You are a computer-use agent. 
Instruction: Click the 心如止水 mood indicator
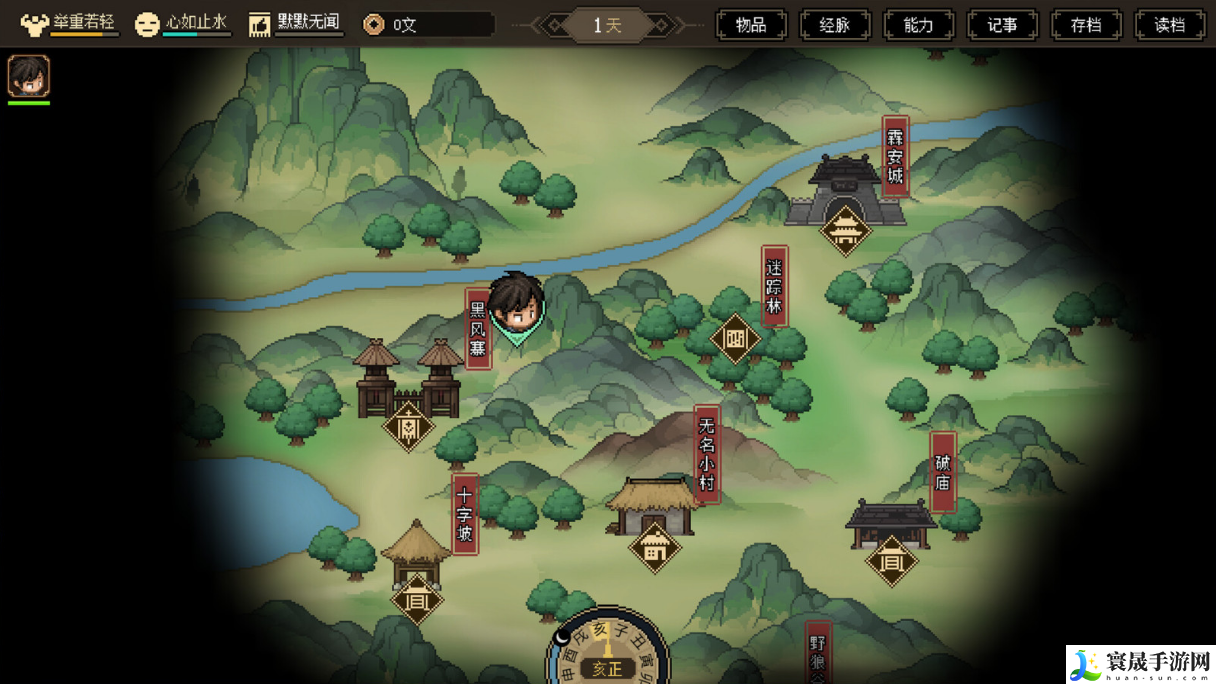click(x=182, y=24)
